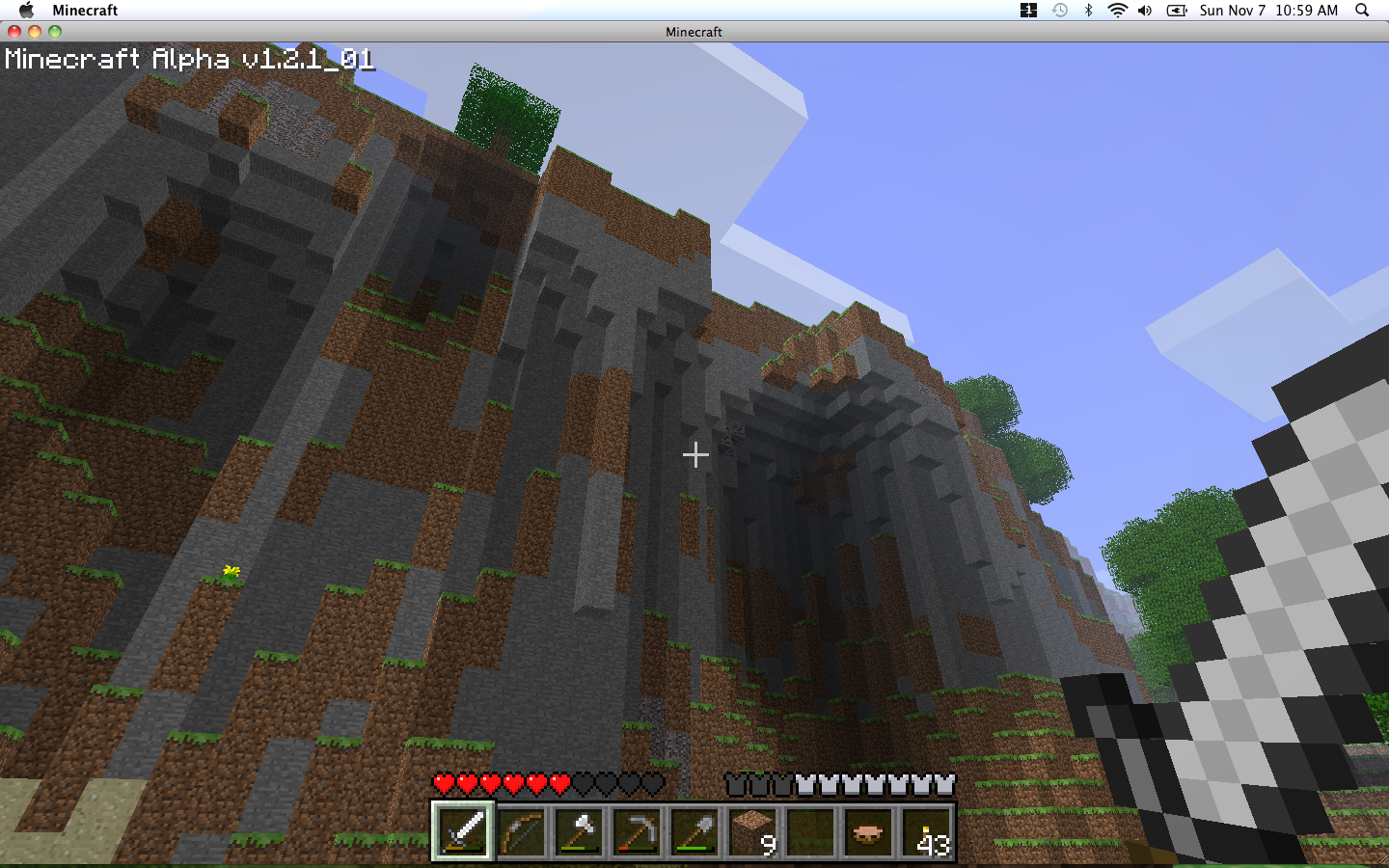Screen dimensions: 1389x868
Task: Choose the bow in the hotbar
Action: click(521, 830)
